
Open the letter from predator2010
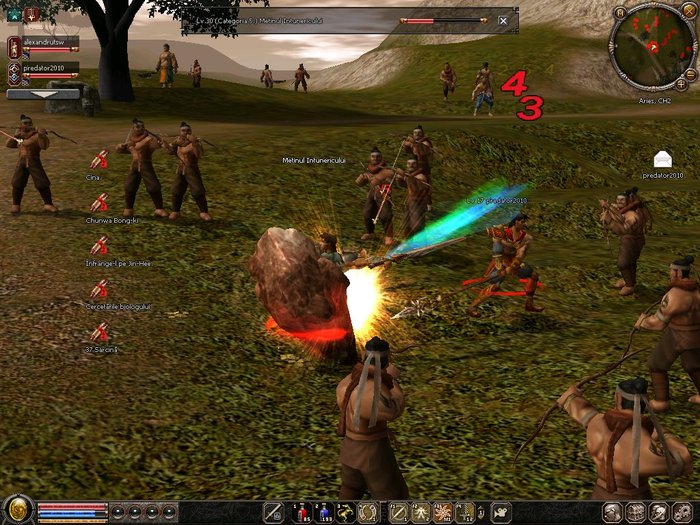click(x=662, y=158)
